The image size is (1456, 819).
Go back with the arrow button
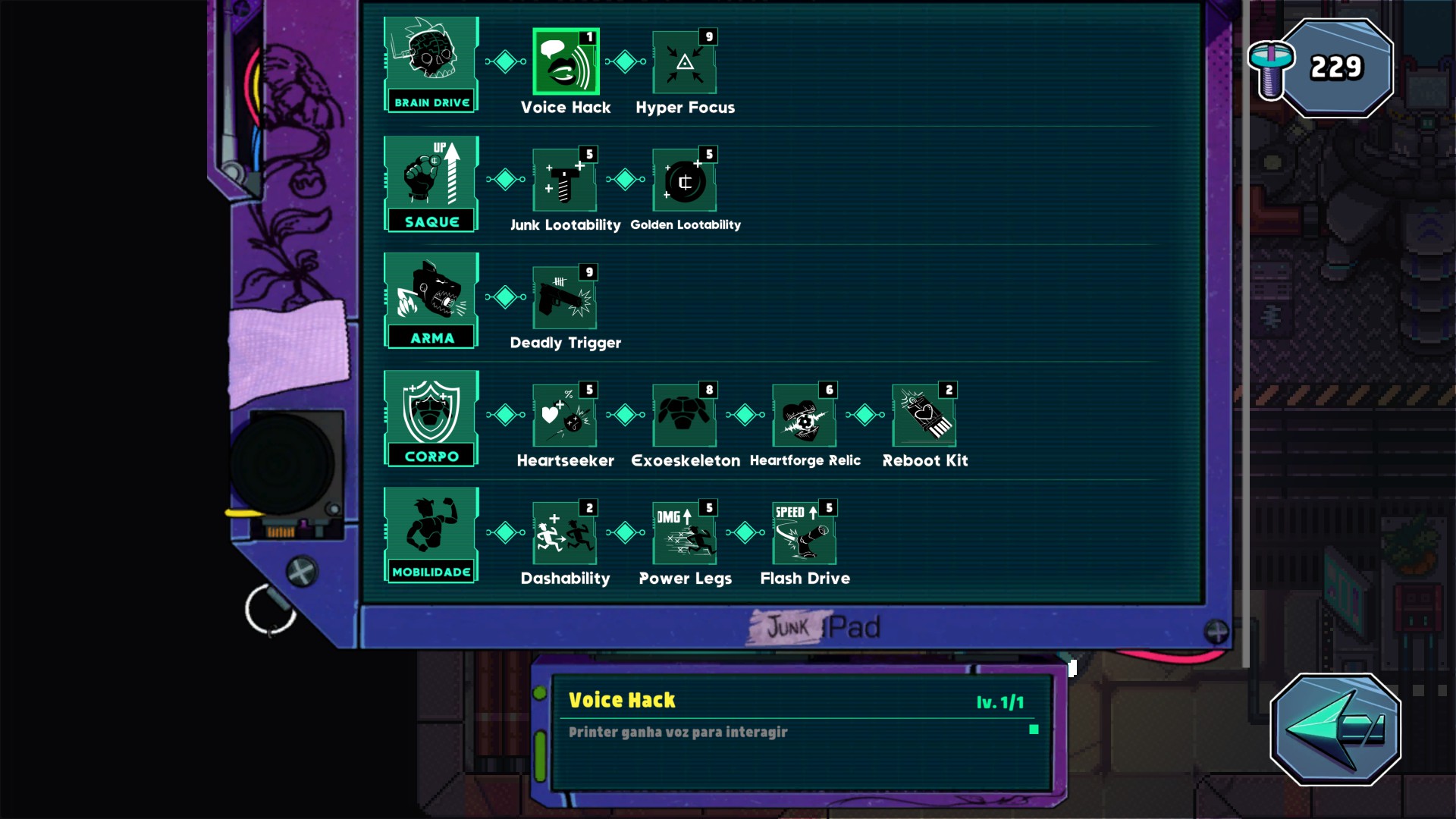[1335, 729]
